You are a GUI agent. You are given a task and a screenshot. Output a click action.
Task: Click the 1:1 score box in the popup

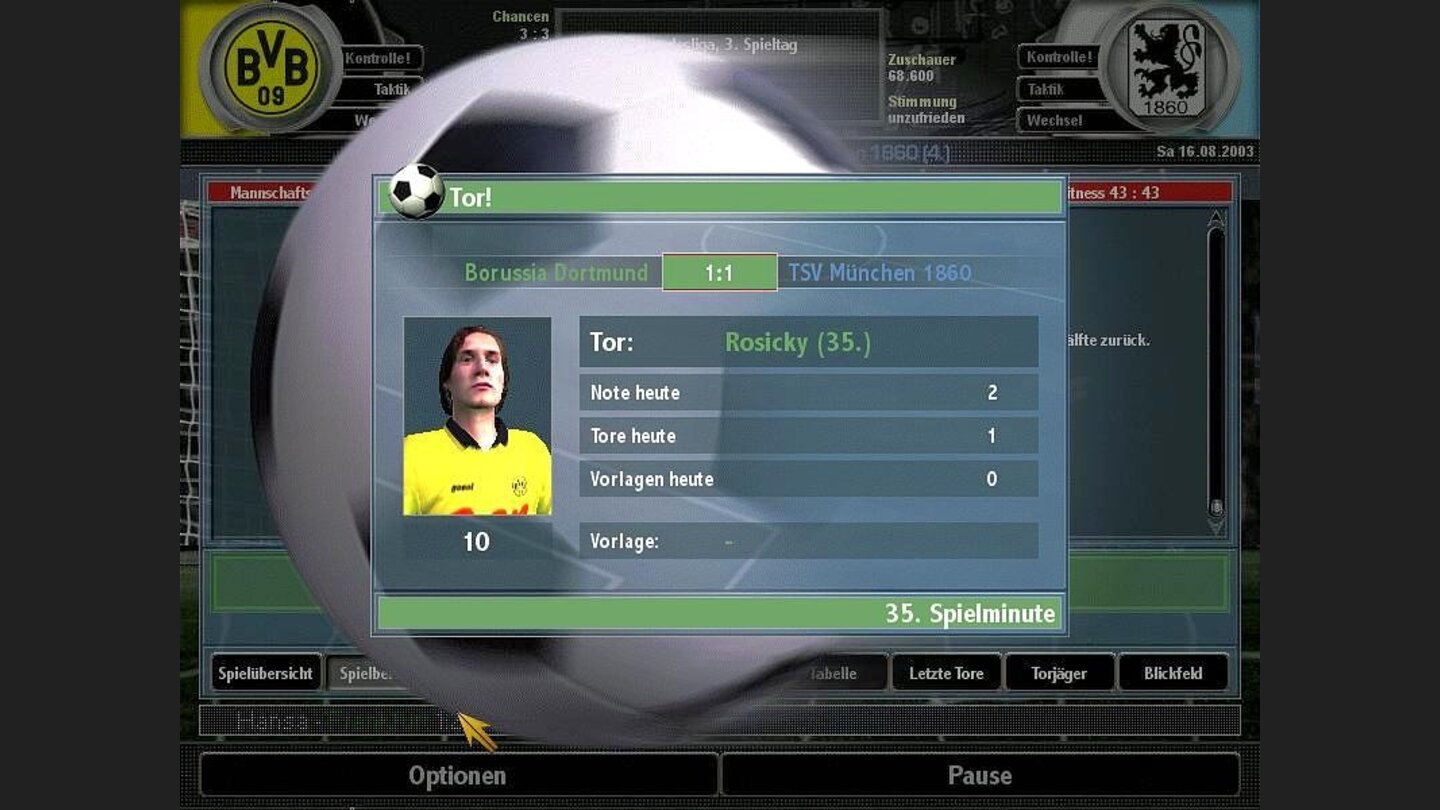click(718, 271)
